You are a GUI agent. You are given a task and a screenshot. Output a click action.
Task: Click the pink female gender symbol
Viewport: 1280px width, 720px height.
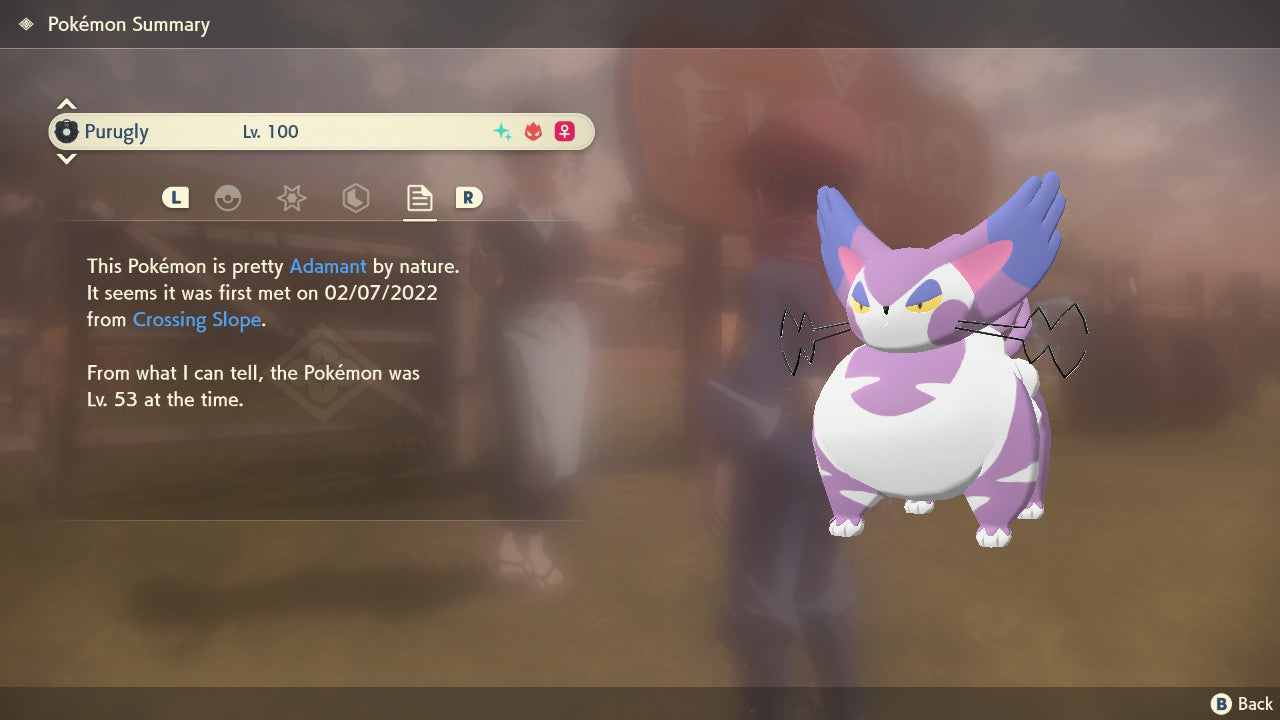564,131
